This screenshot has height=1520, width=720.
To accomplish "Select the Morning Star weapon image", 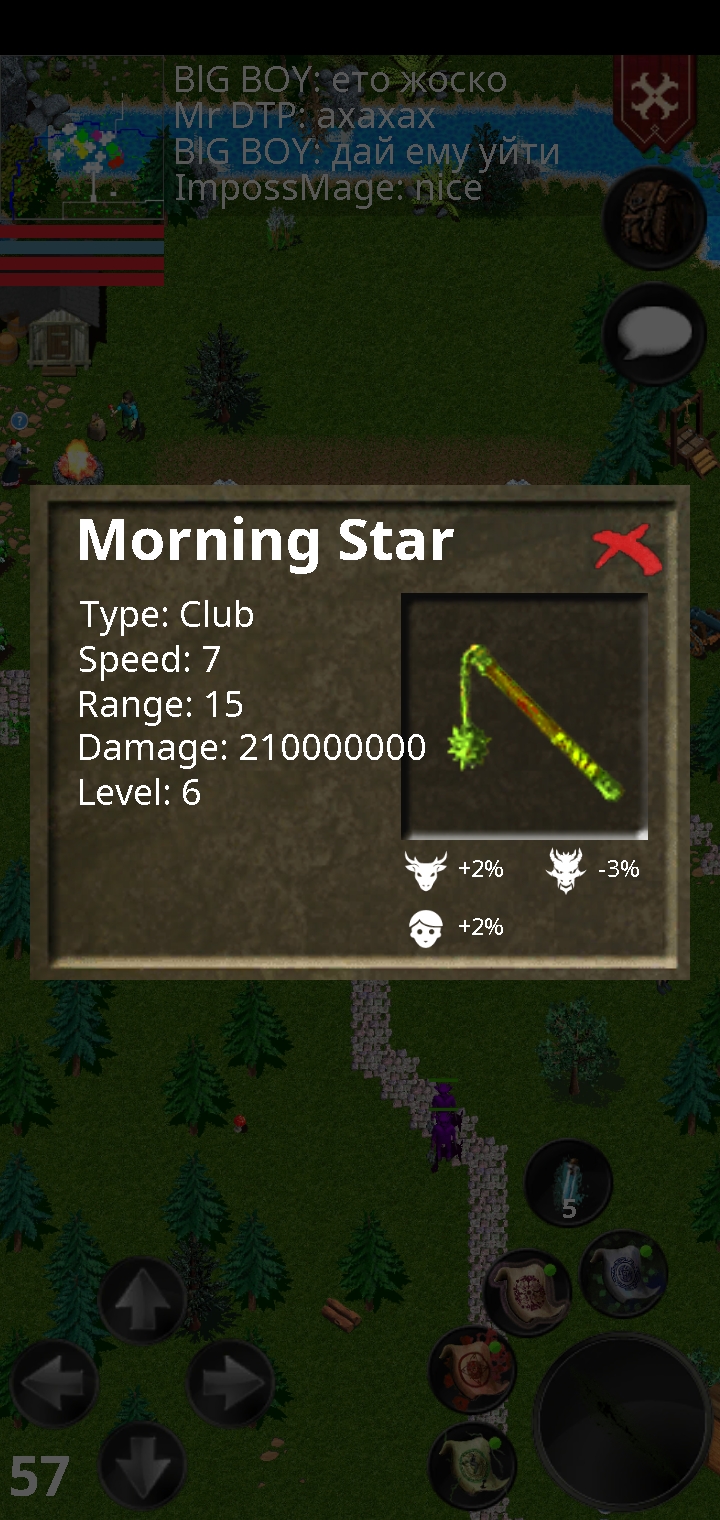I will (x=524, y=716).
